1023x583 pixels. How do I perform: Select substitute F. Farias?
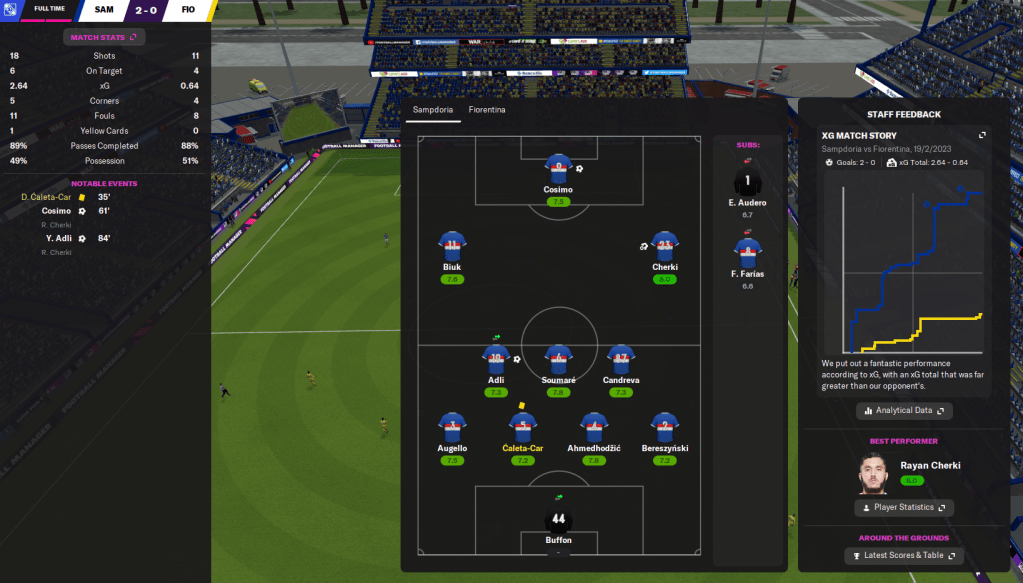[747, 252]
